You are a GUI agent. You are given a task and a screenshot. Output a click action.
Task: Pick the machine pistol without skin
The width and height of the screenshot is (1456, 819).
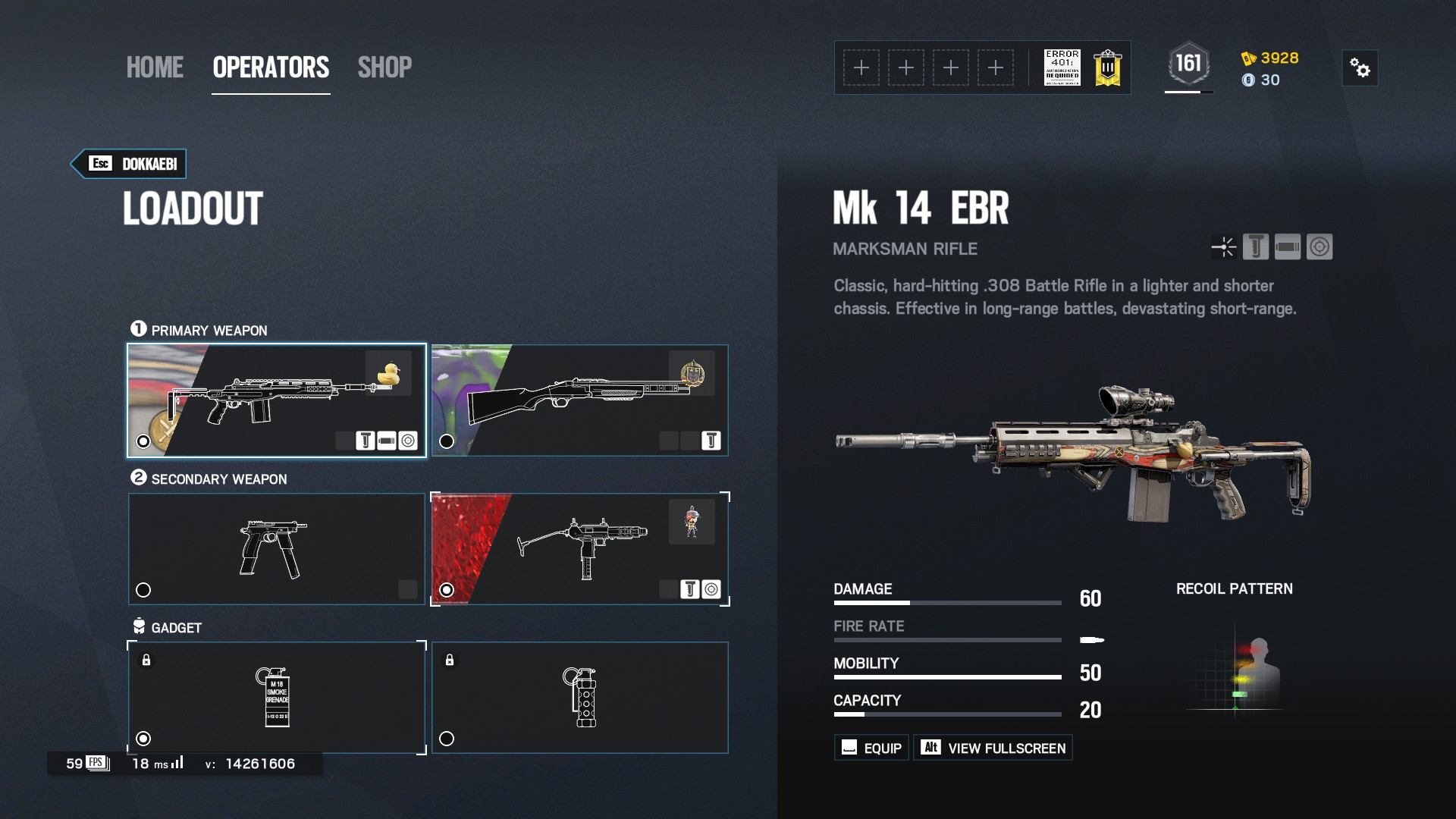point(276,549)
